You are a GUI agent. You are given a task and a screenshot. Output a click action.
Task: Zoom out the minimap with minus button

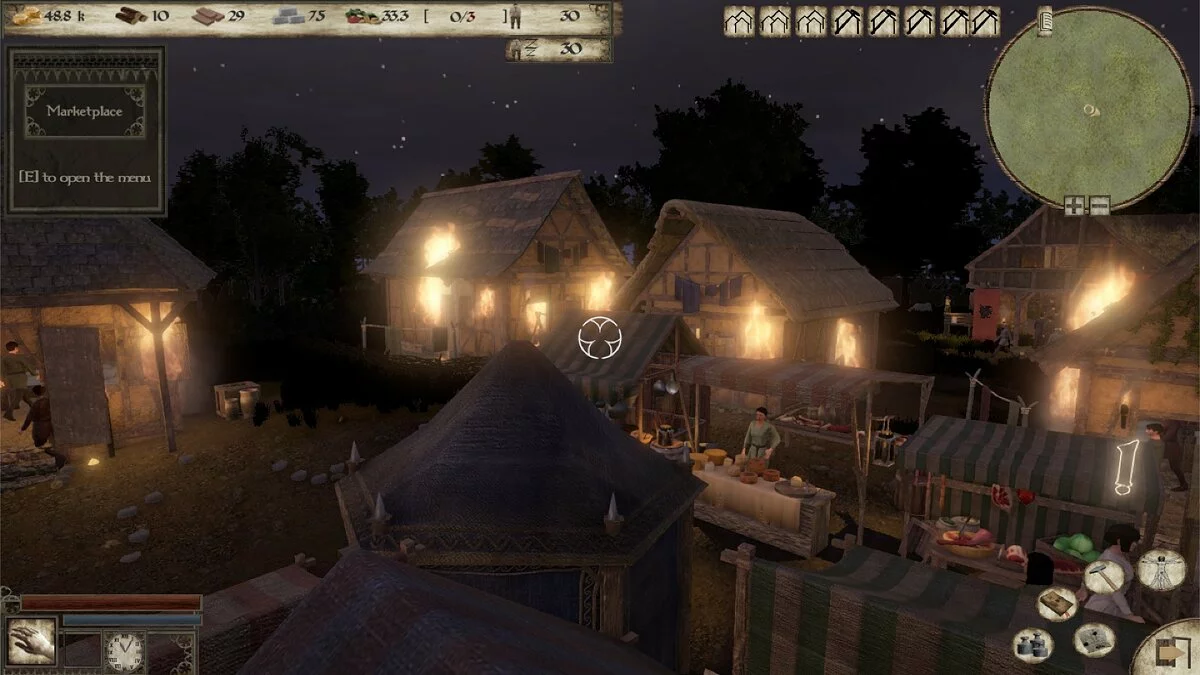[x=1099, y=207]
